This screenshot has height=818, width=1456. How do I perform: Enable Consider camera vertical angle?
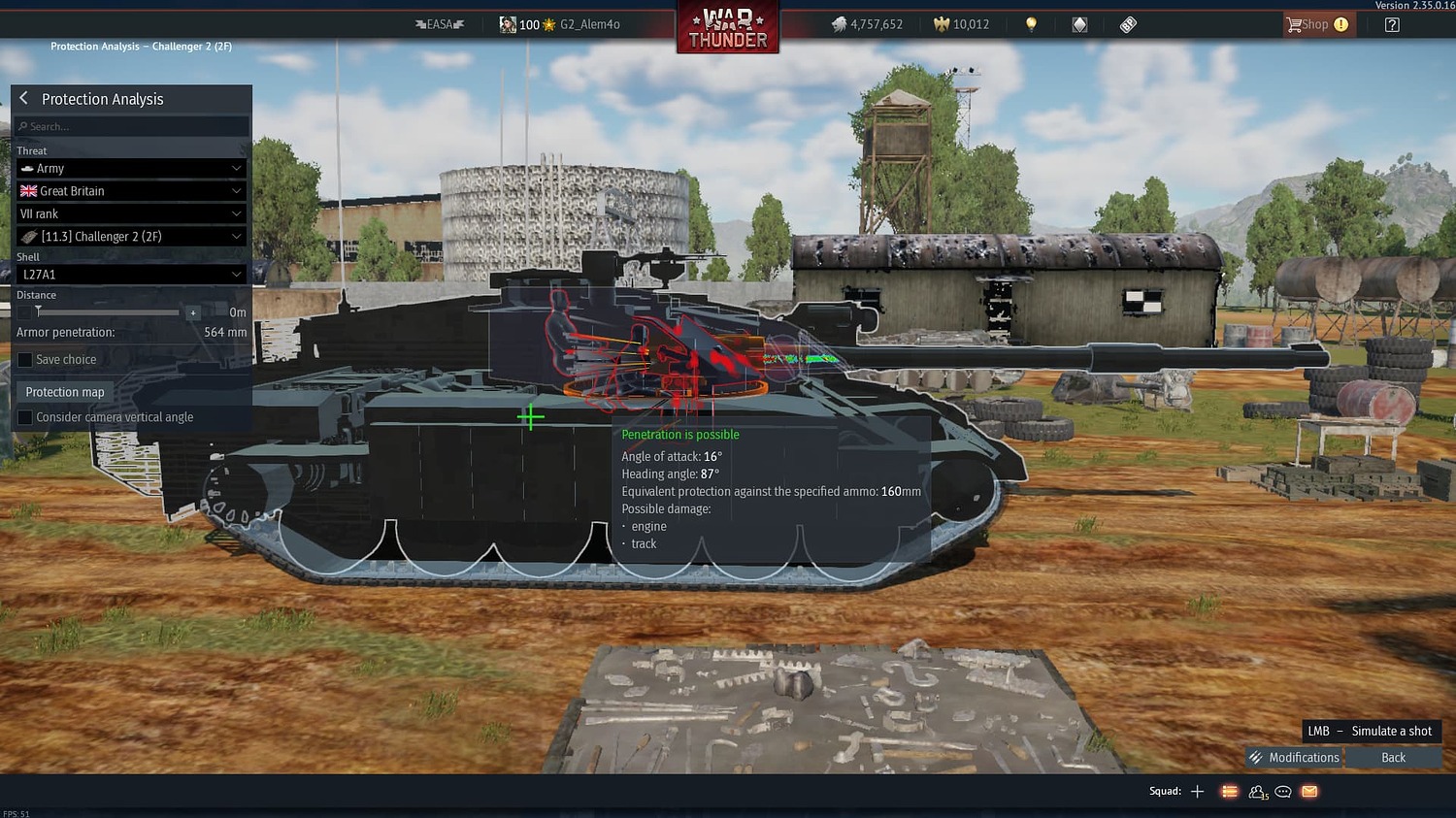pos(23,416)
